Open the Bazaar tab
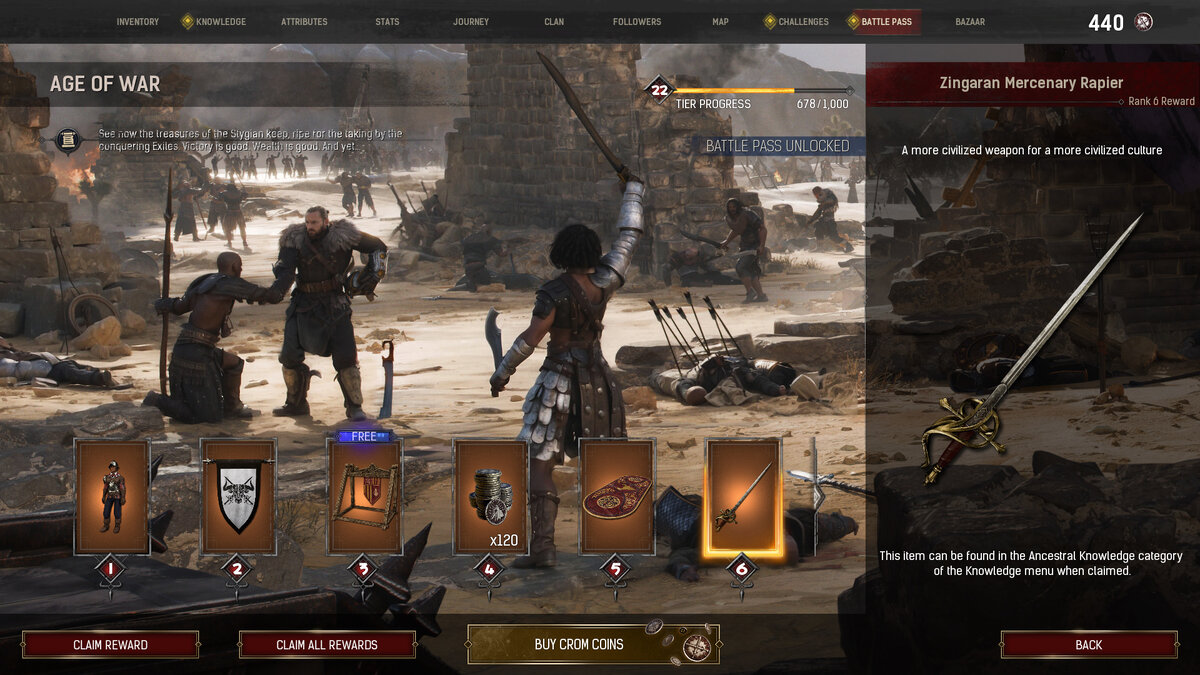 tap(970, 22)
